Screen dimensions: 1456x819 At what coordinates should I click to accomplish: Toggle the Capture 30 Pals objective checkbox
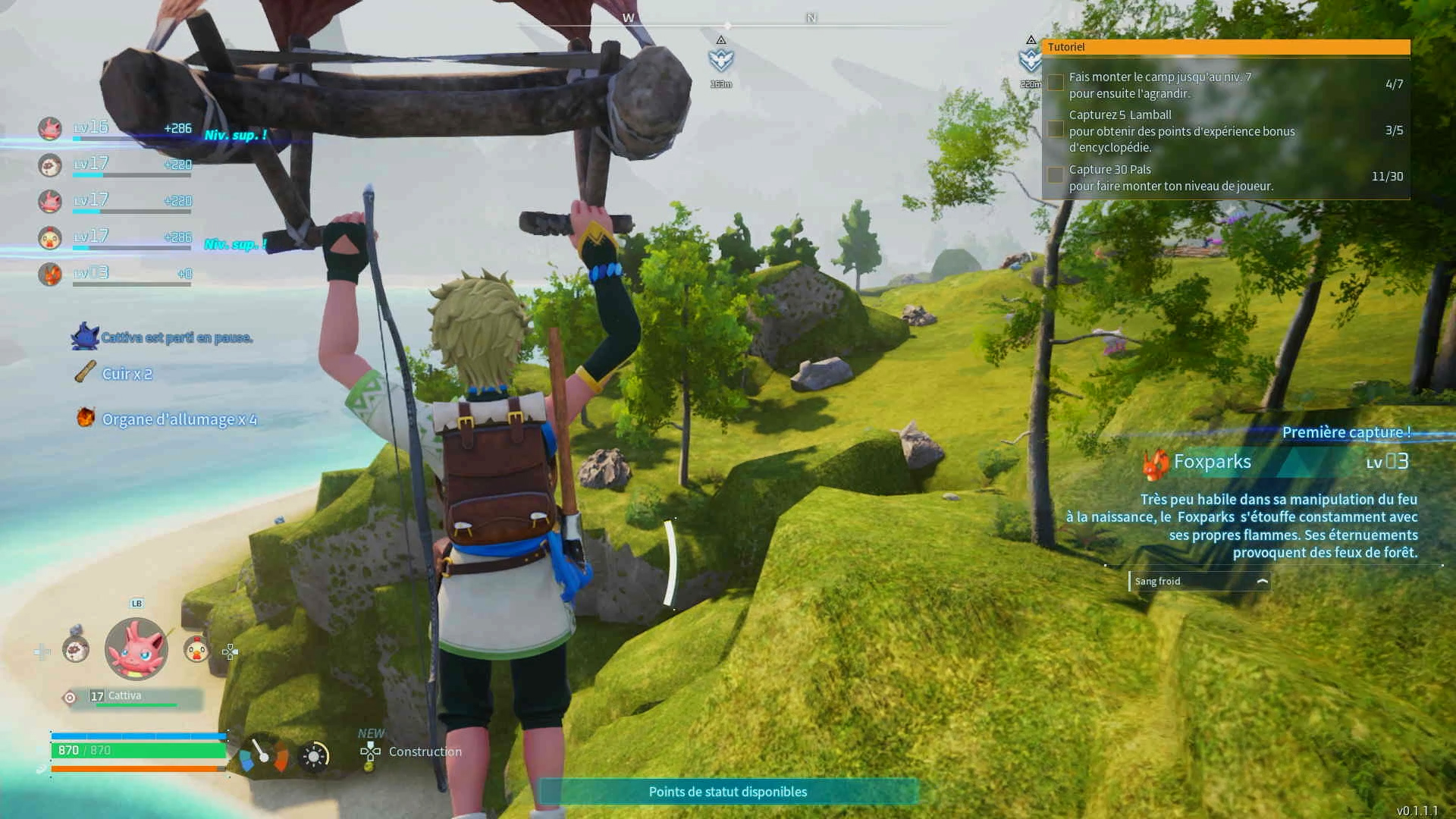coord(1056,175)
